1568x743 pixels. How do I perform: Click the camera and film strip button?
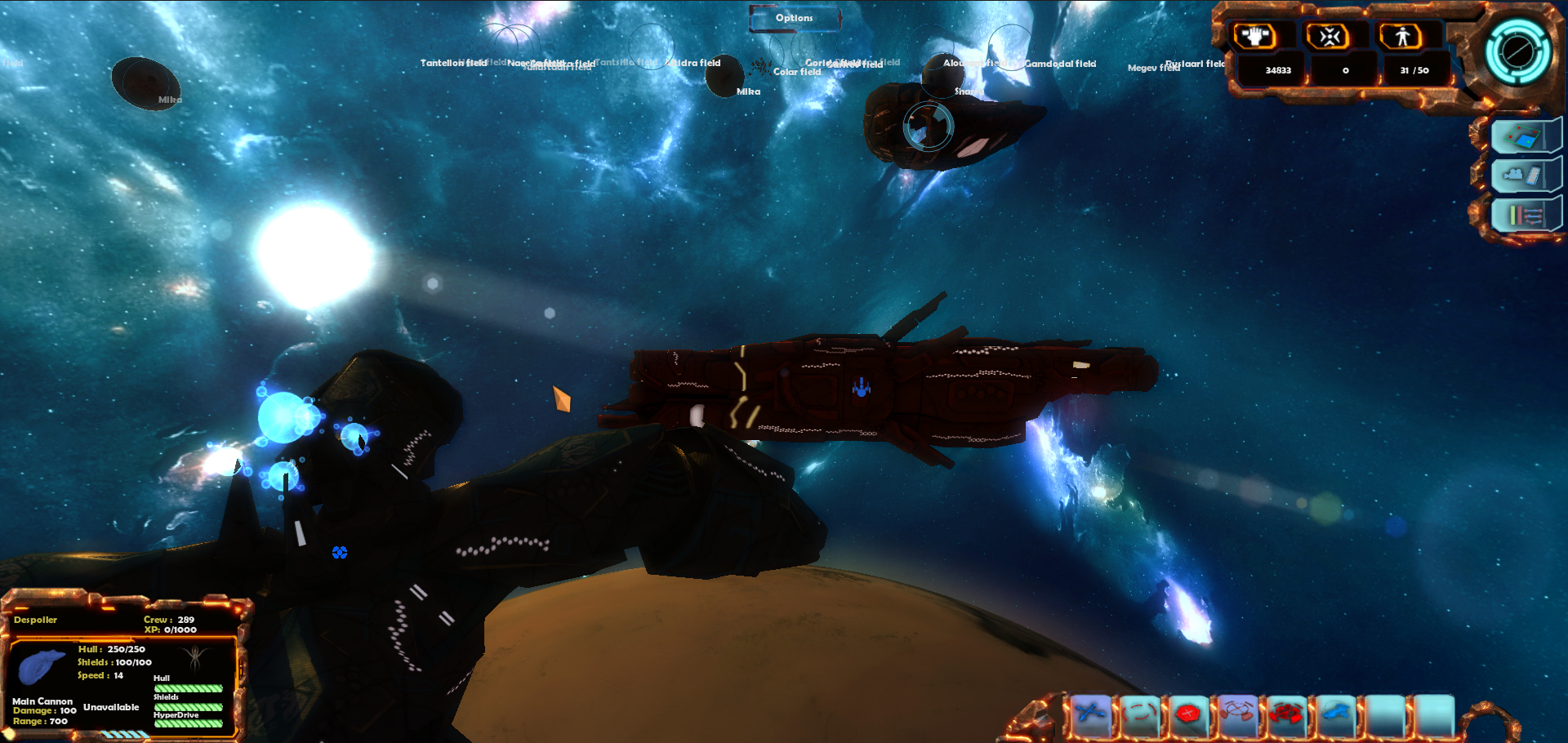tap(1523, 176)
